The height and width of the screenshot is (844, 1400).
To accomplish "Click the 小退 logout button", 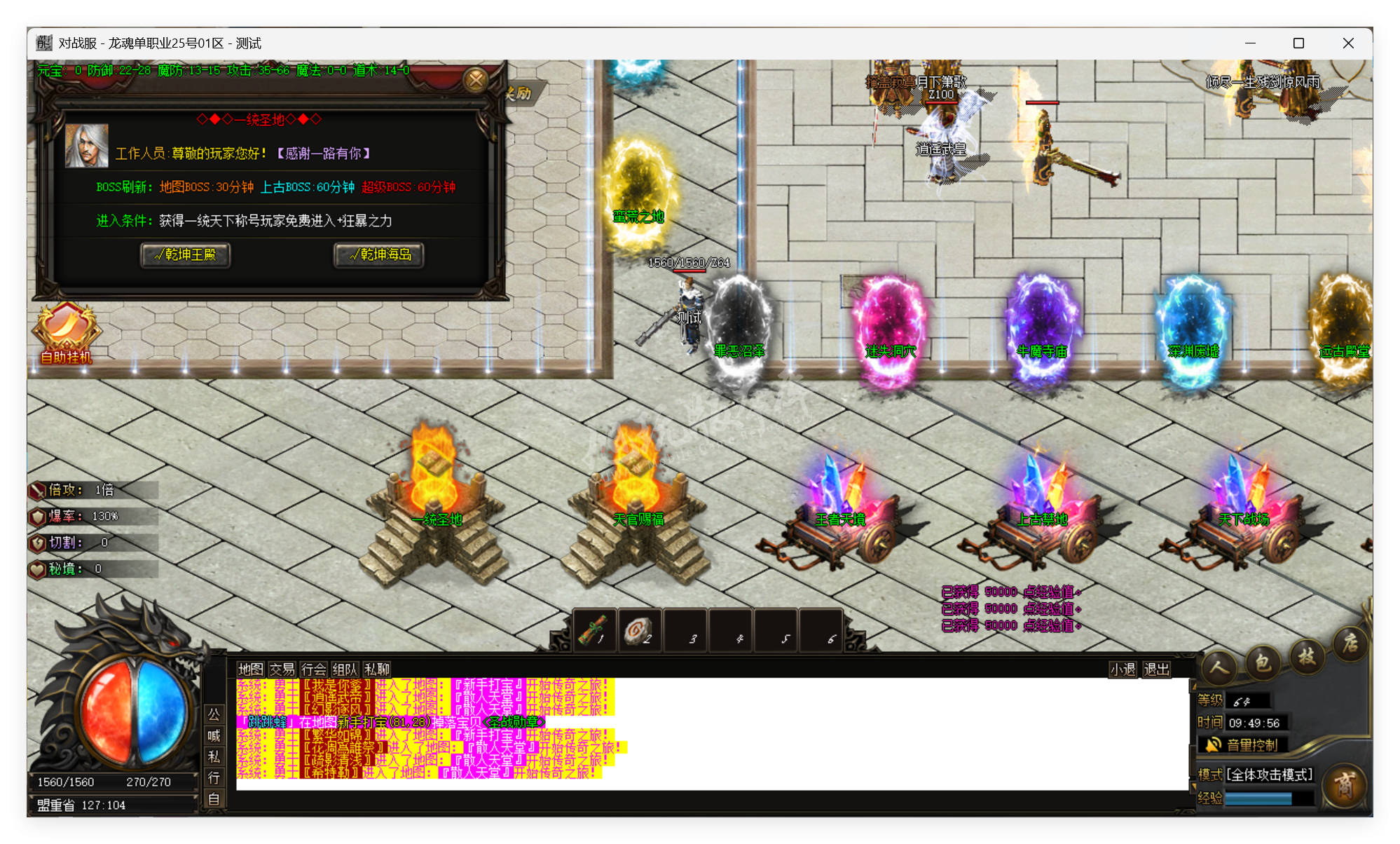I will pyautogui.click(x=1122, y=669).
